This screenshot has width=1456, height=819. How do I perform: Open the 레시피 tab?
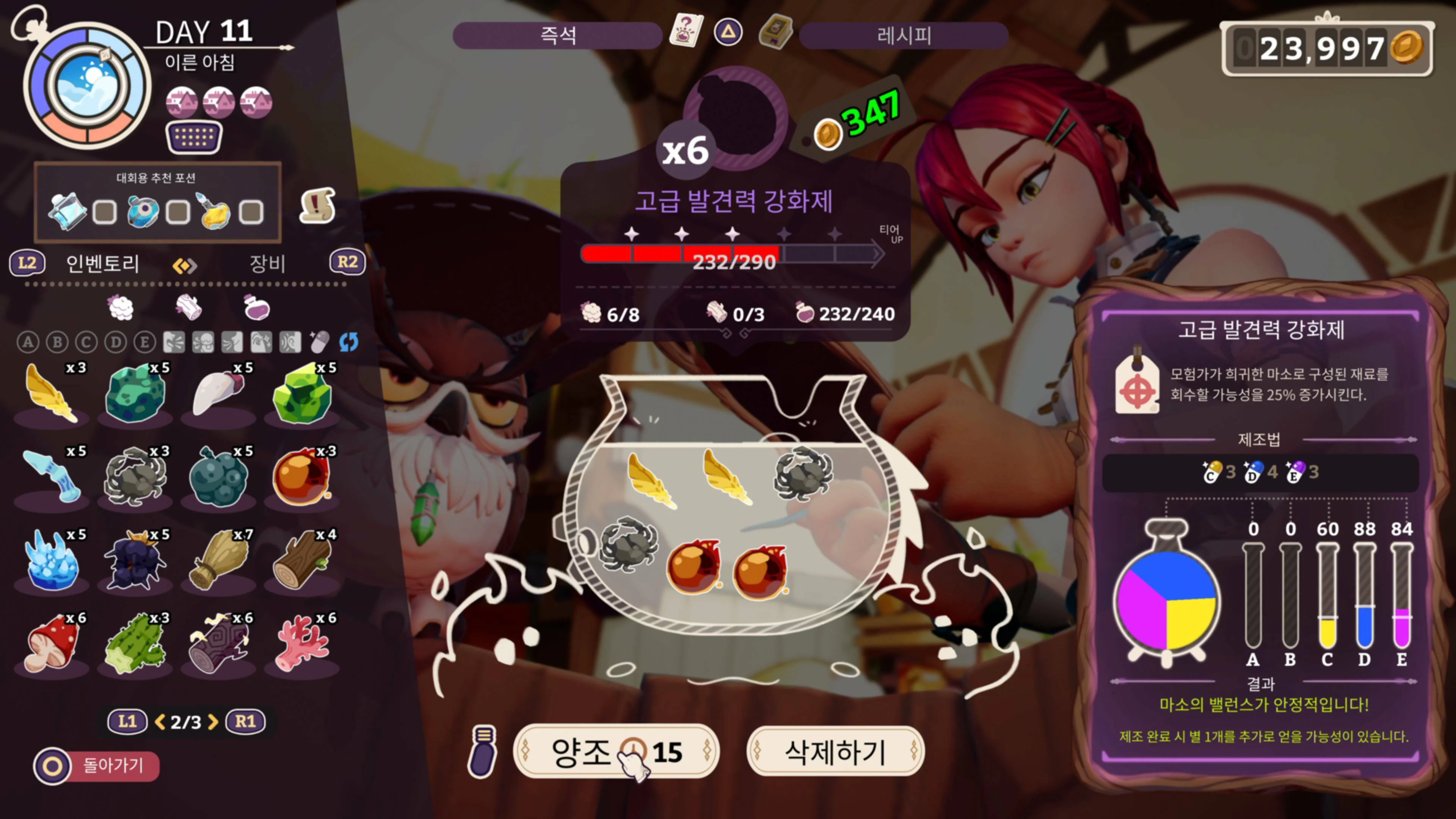click(903, 36)
